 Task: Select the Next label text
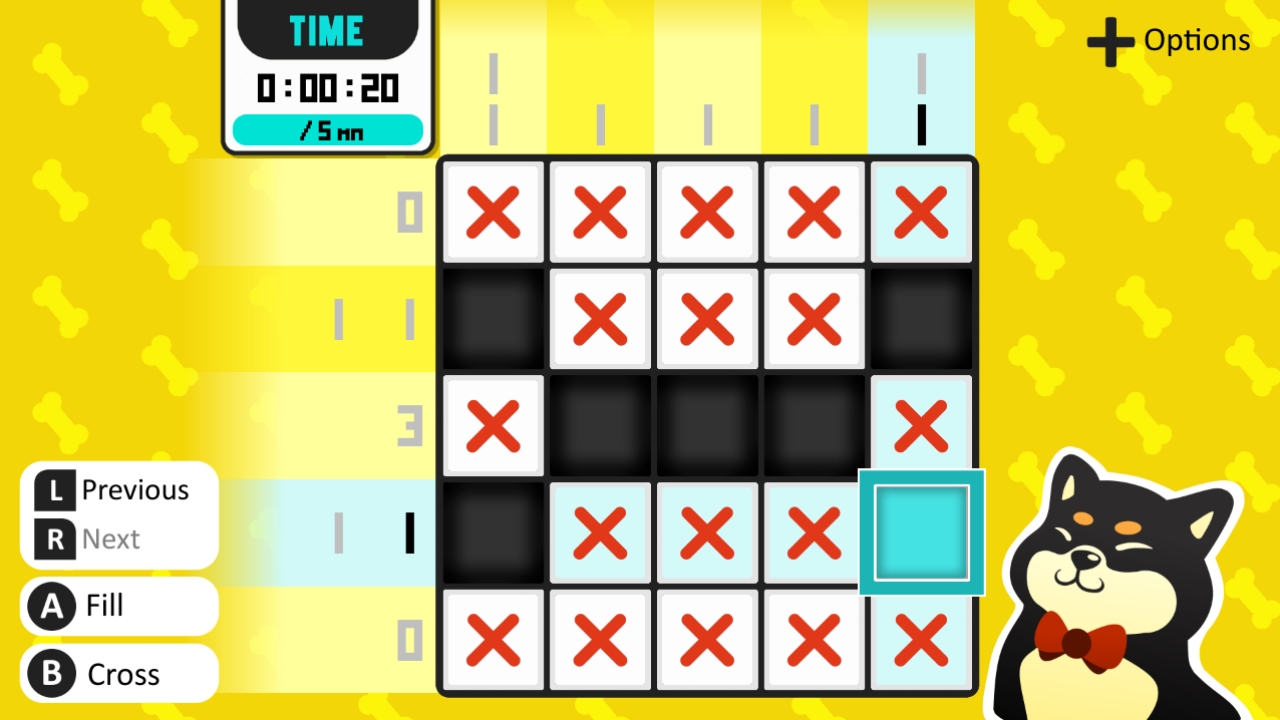click(x=113, y=539)
